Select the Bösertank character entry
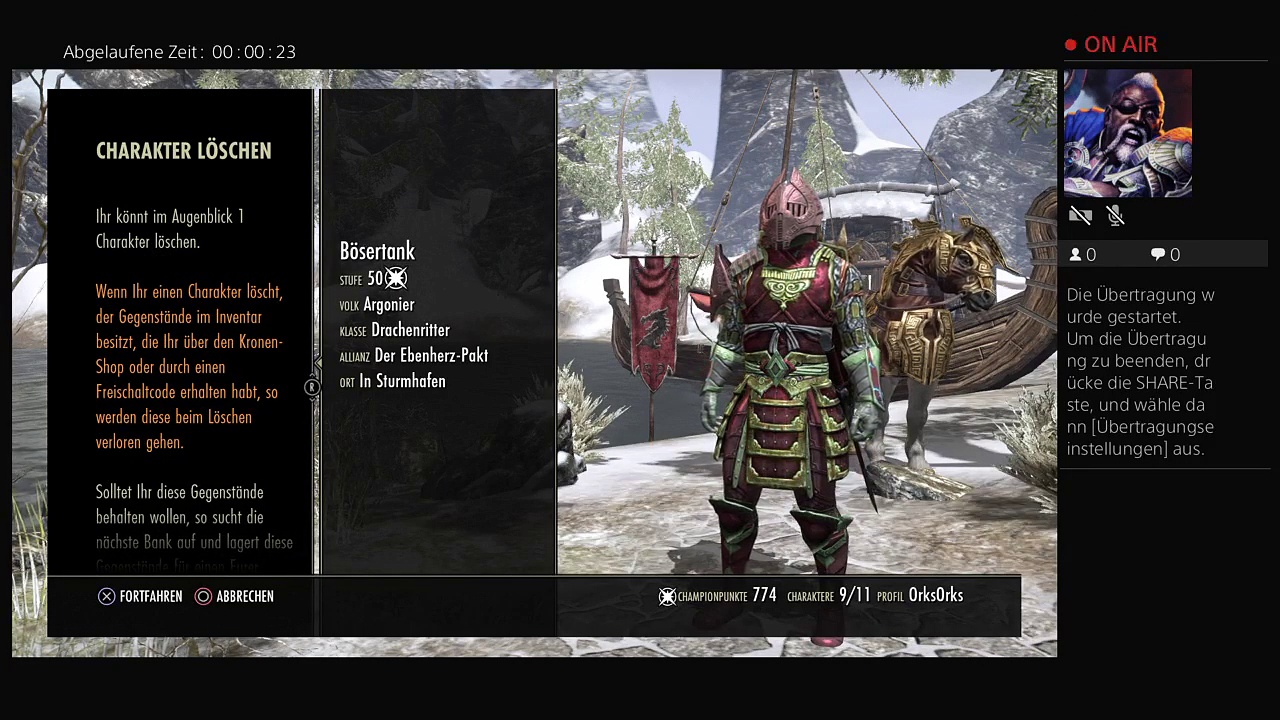 click(x=377, y=252)
